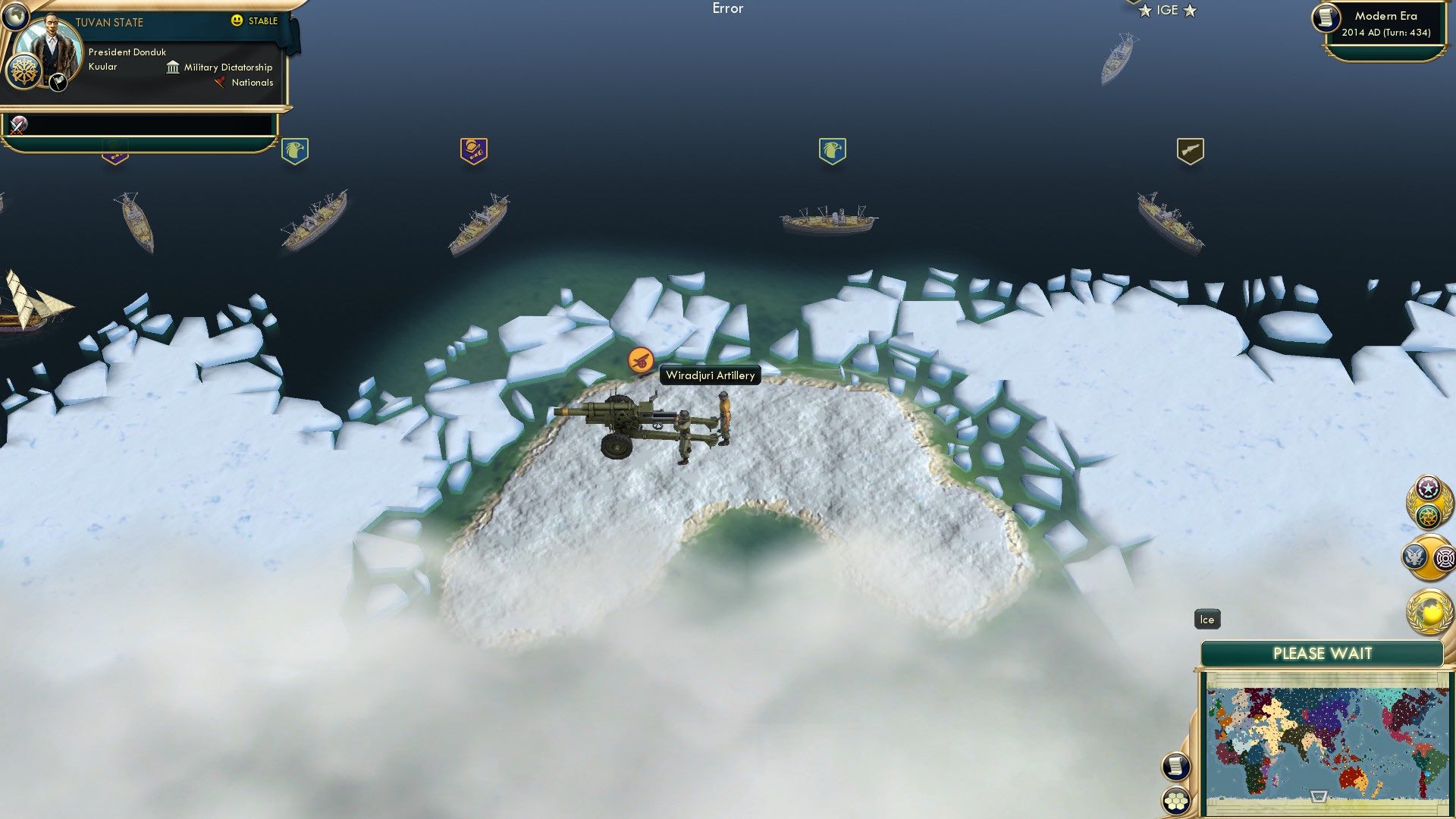The image size is (1456, 819).
Task: Click the STABLE smiley status indicator
Action: 237,21
